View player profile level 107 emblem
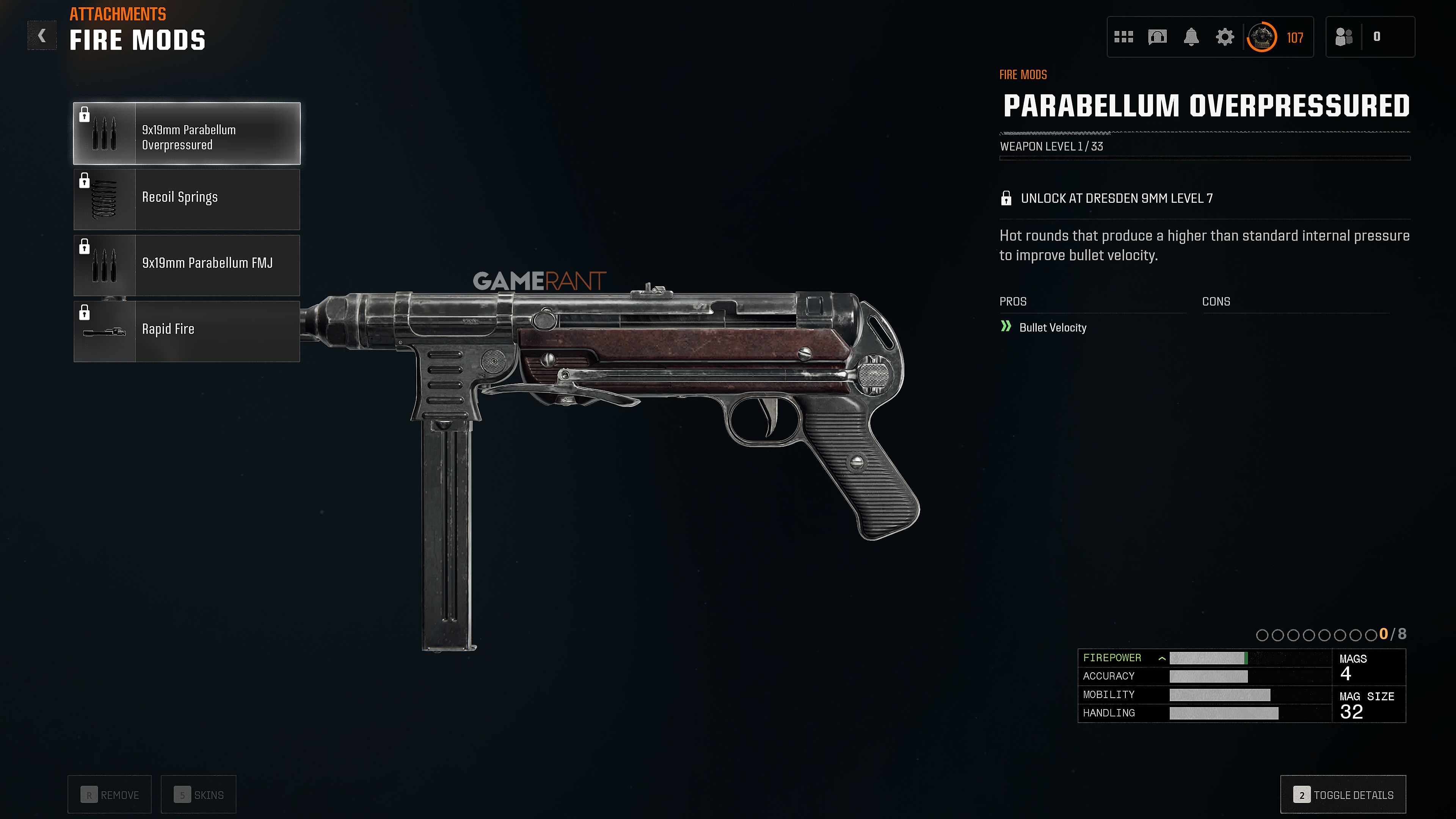The width and height of the screenshot is (1456, 819). click(1261, 37)
